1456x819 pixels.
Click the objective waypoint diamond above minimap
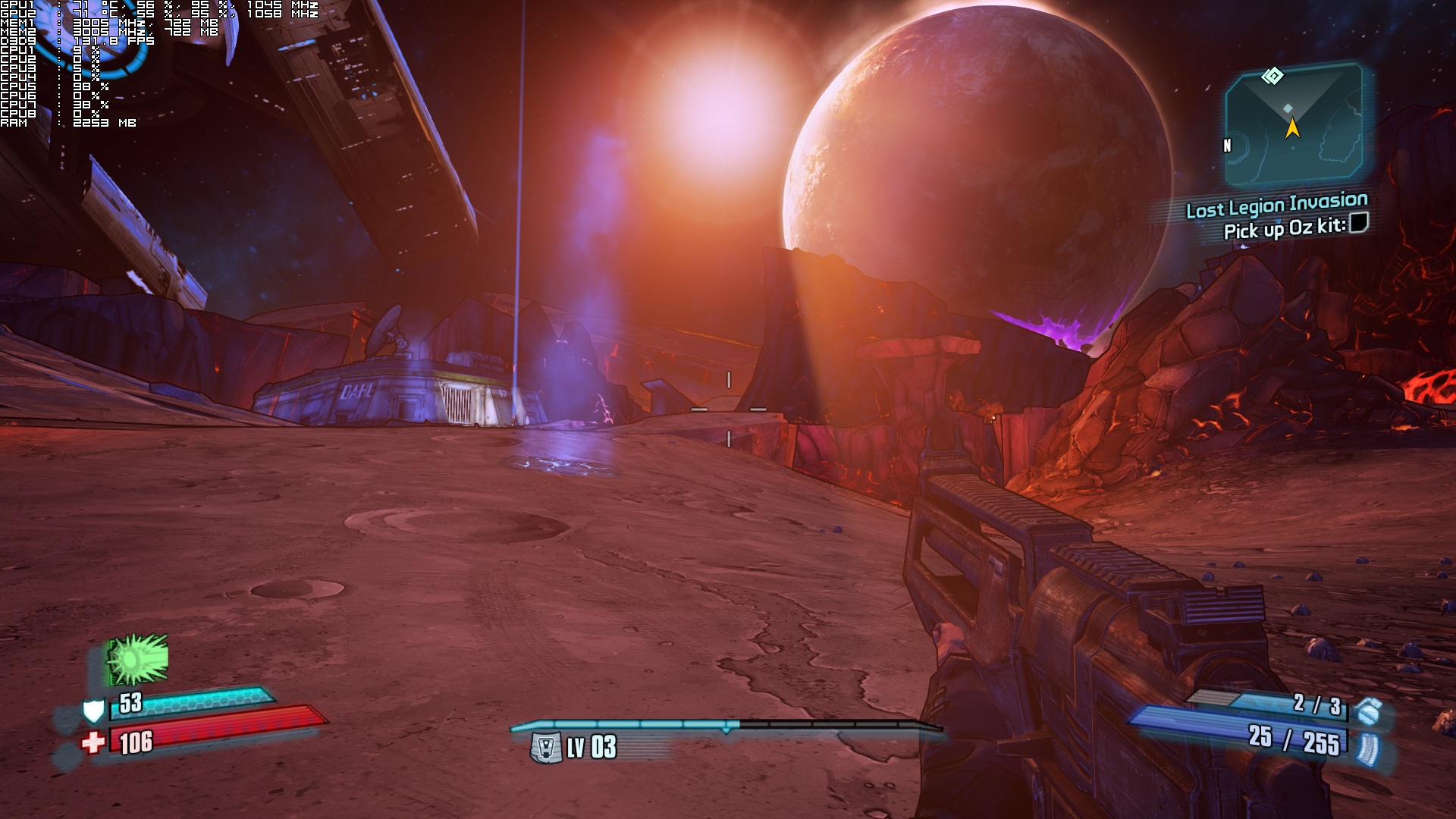1272,76
